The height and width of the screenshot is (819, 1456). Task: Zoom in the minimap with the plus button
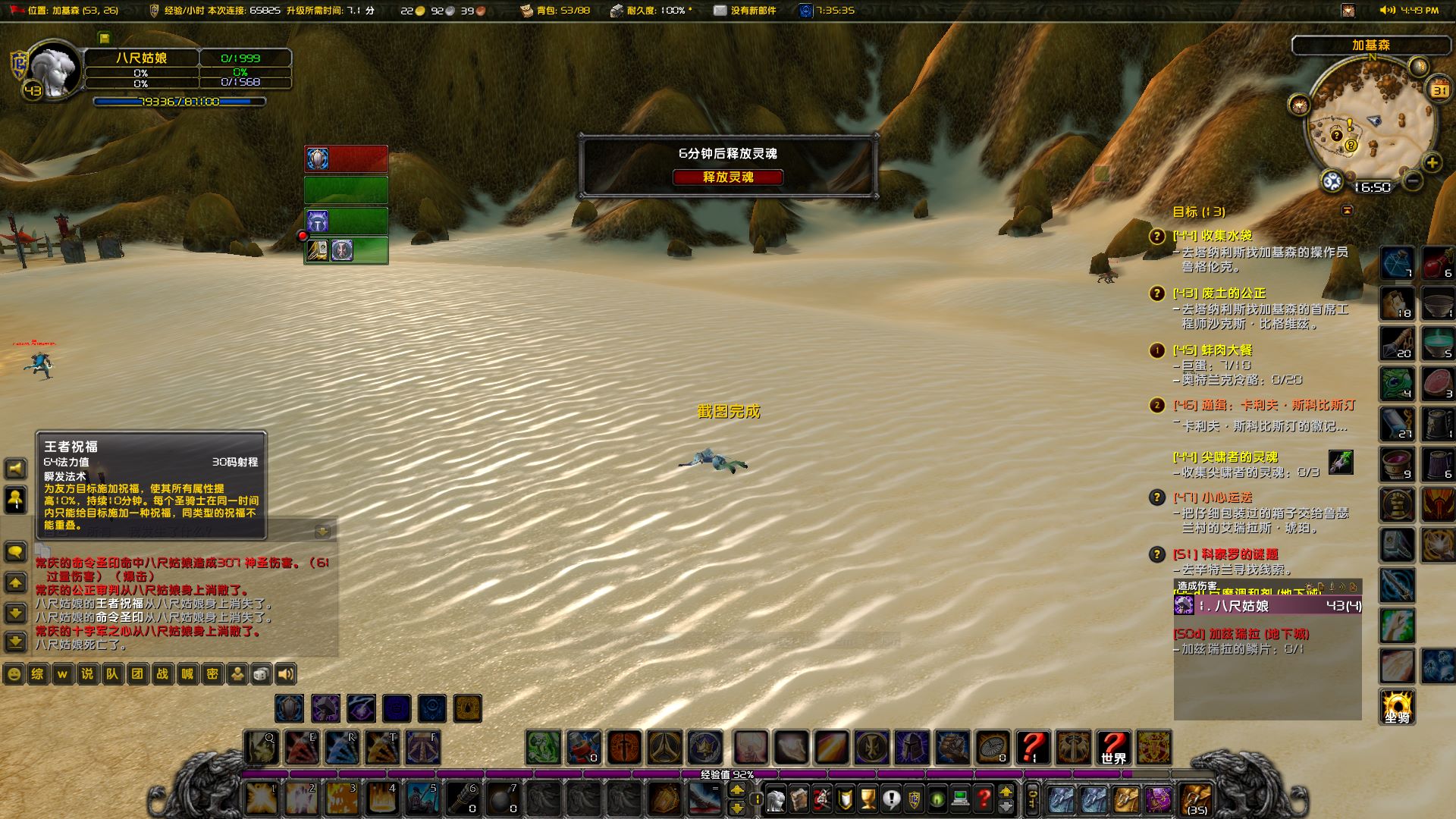click(x=1432, y=163)
